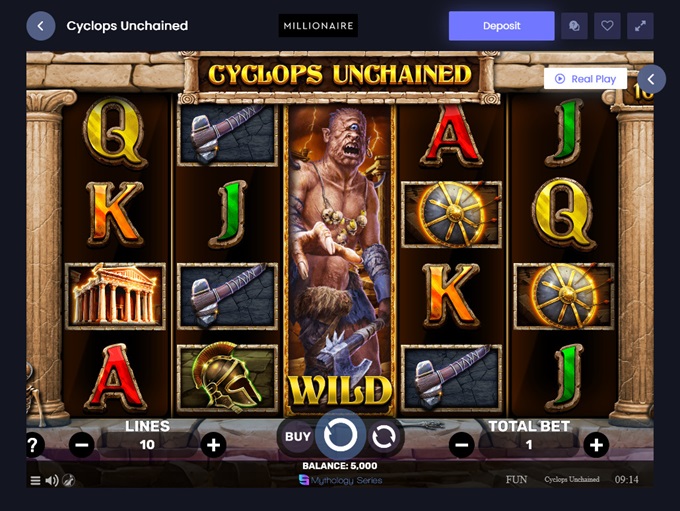This screenshot has height=511, width=680.
Task: Raise the total bet
Action: 596,445
